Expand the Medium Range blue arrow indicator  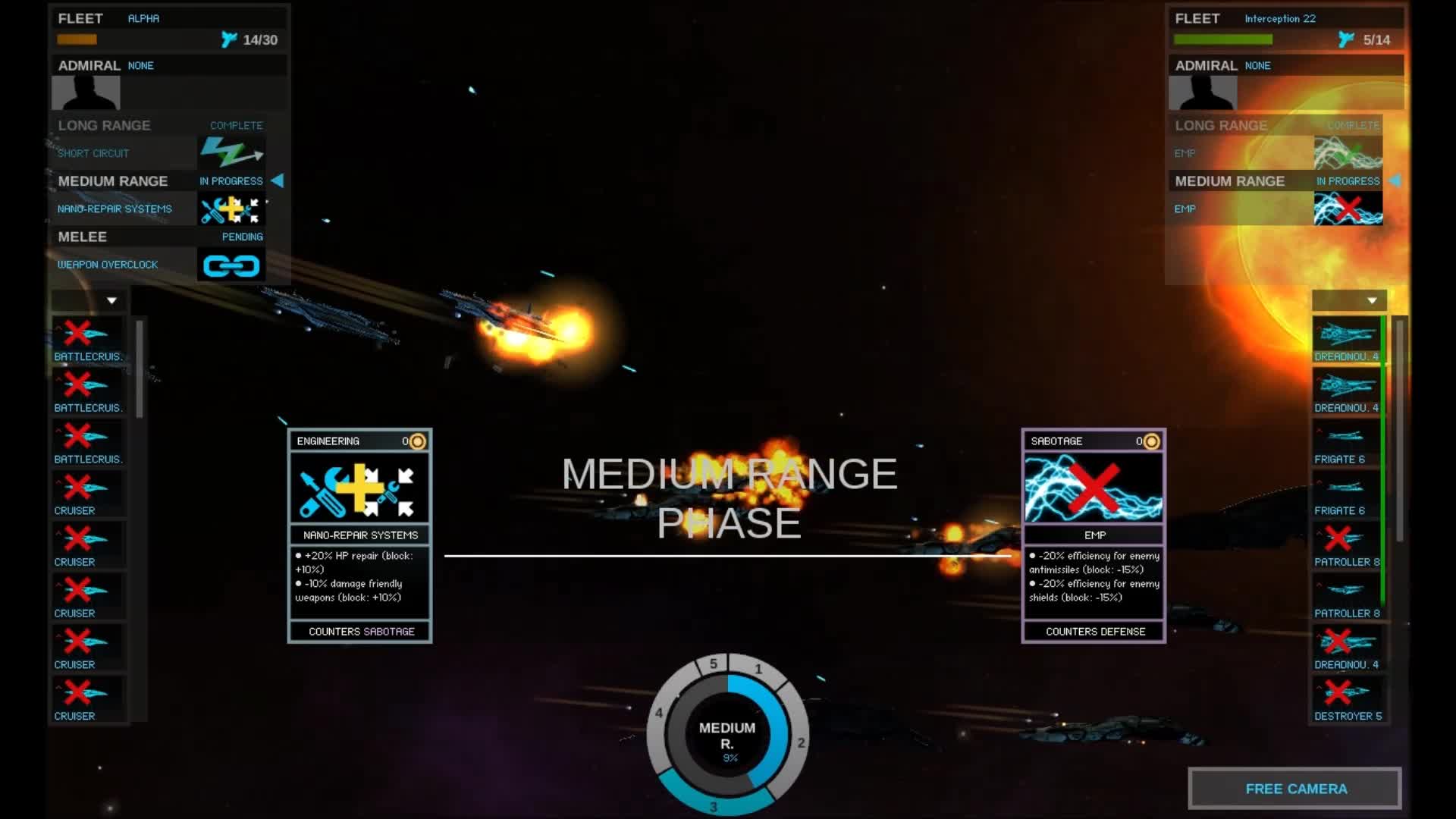click(x=277, y=180)
